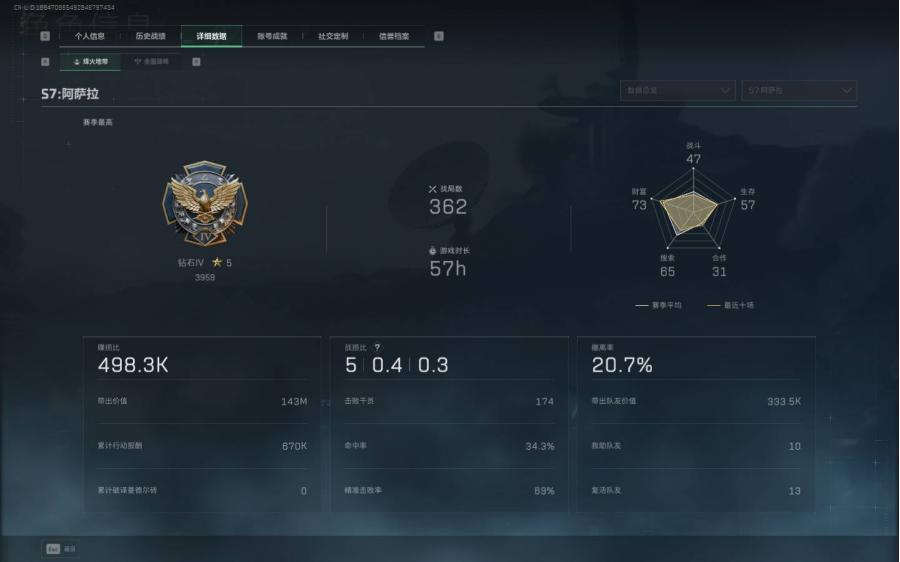This screenshot has height=562, width=900.
Task: Go to the 社交定制 tab
Action: click(333, 36)
